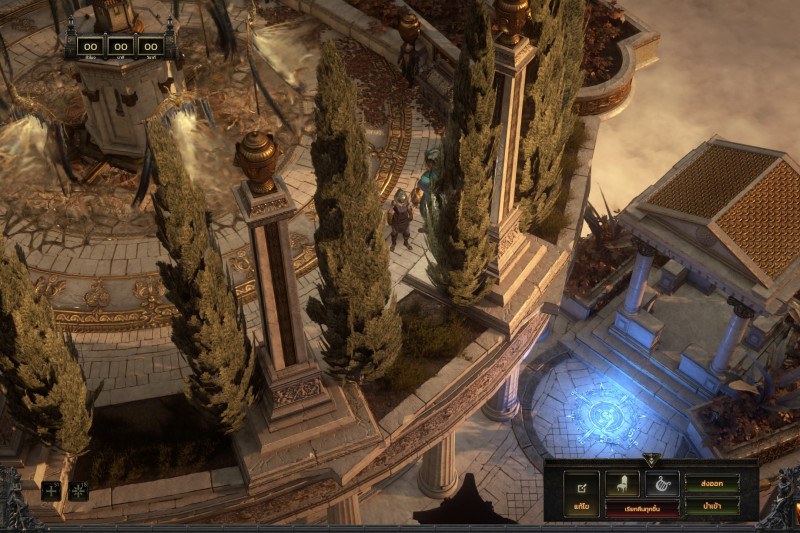800x533 pixels.
Task: Click the แก้ไข edit button
Action: pyautogui.click(x=581, y=493)
